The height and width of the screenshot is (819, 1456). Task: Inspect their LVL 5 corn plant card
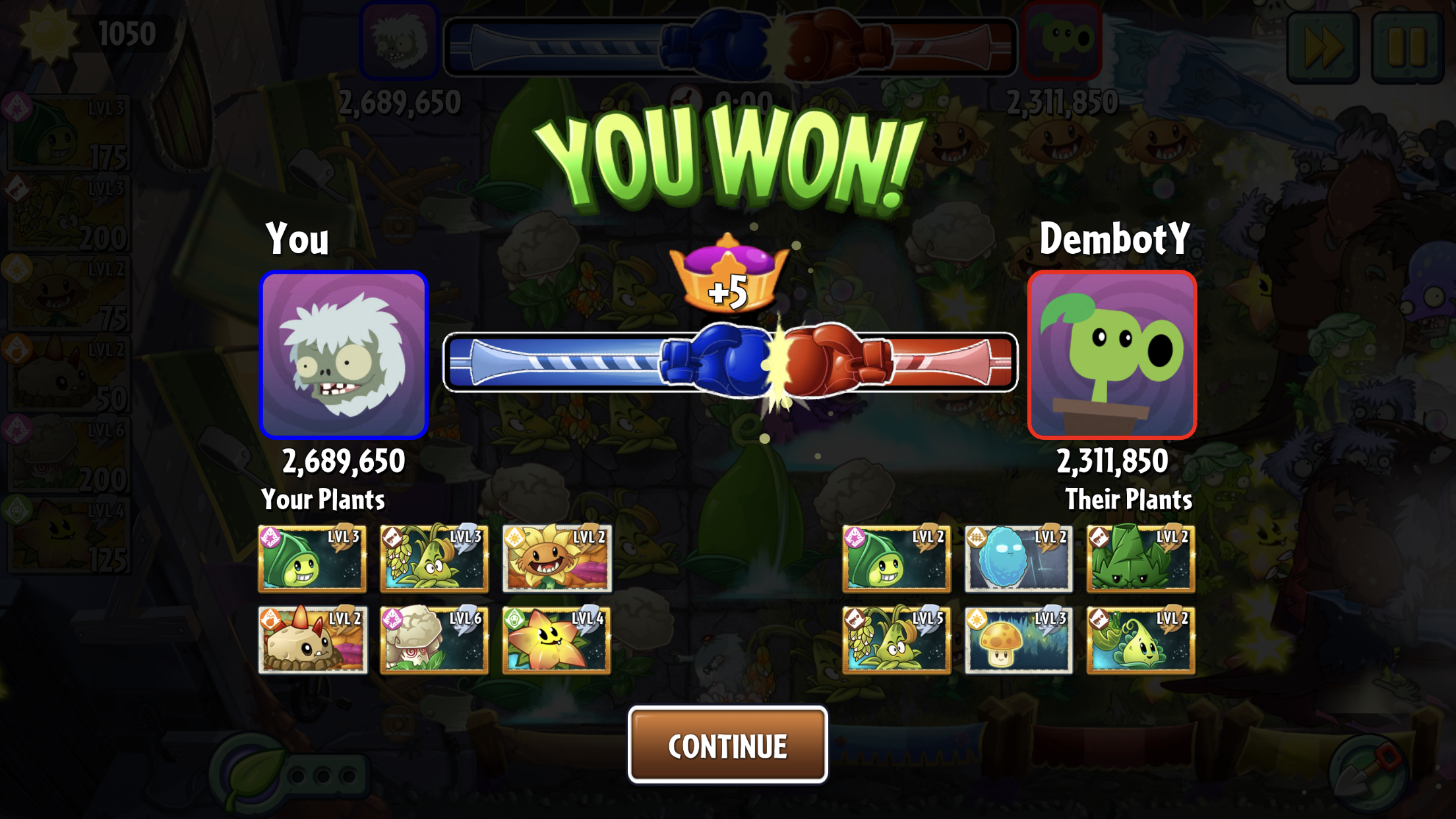tap(896, 640)
